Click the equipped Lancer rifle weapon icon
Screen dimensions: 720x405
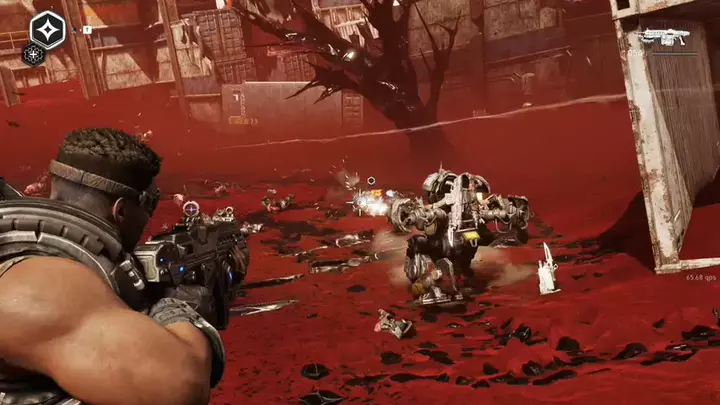[663, 38]
